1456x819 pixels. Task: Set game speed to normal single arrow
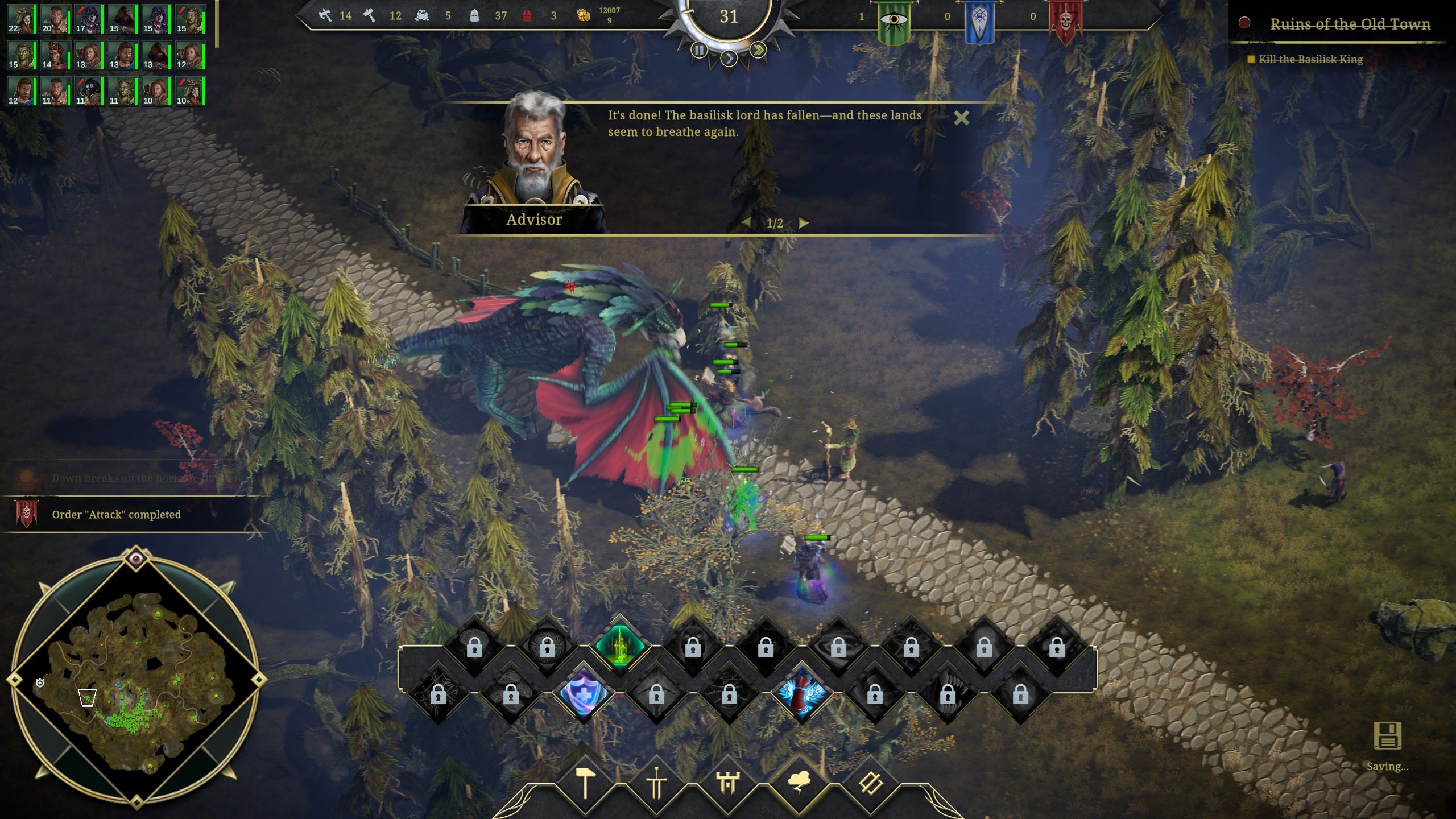point(729,57)
